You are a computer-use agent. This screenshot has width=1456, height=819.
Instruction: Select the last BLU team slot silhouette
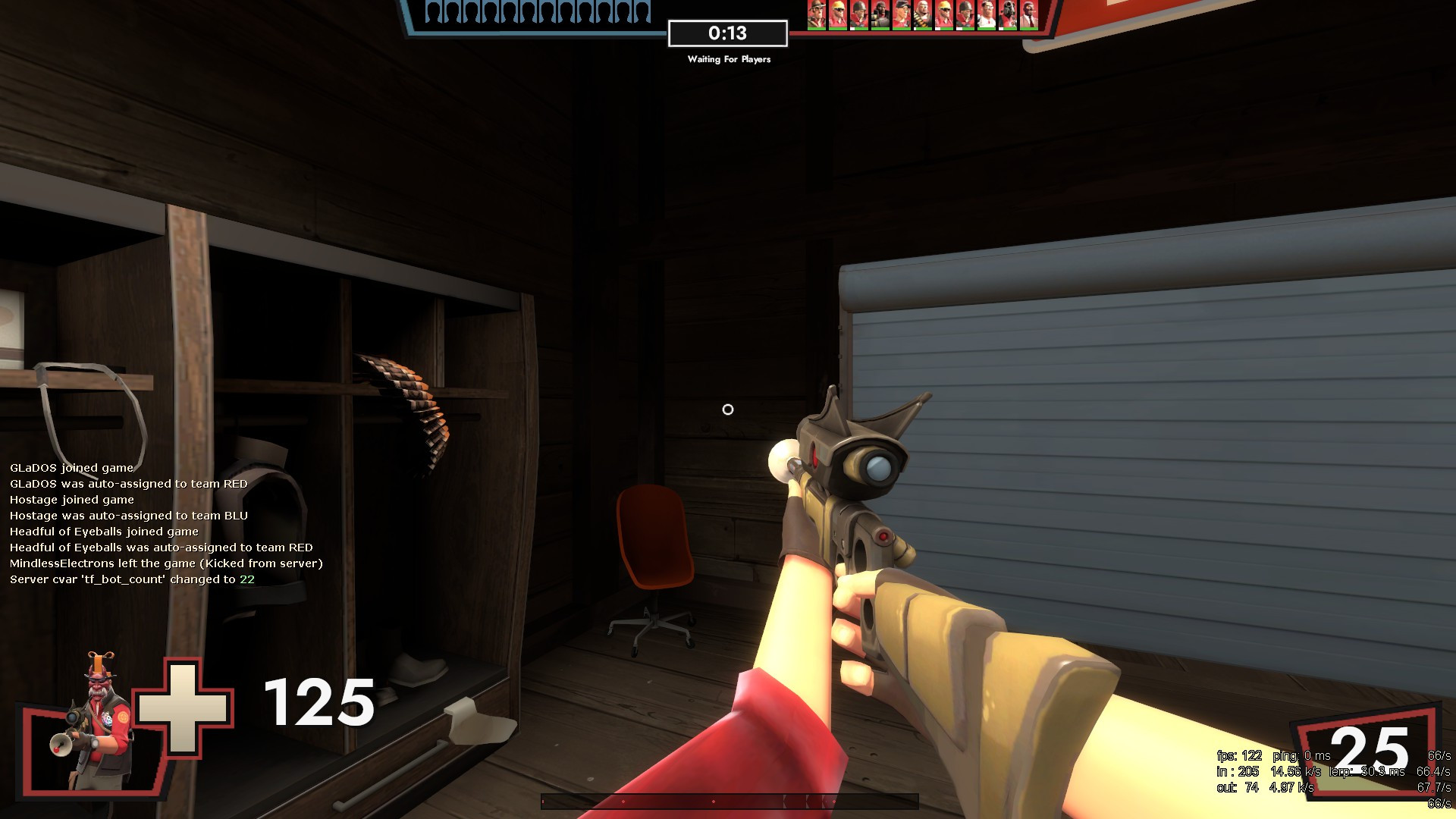pos(641,11)
